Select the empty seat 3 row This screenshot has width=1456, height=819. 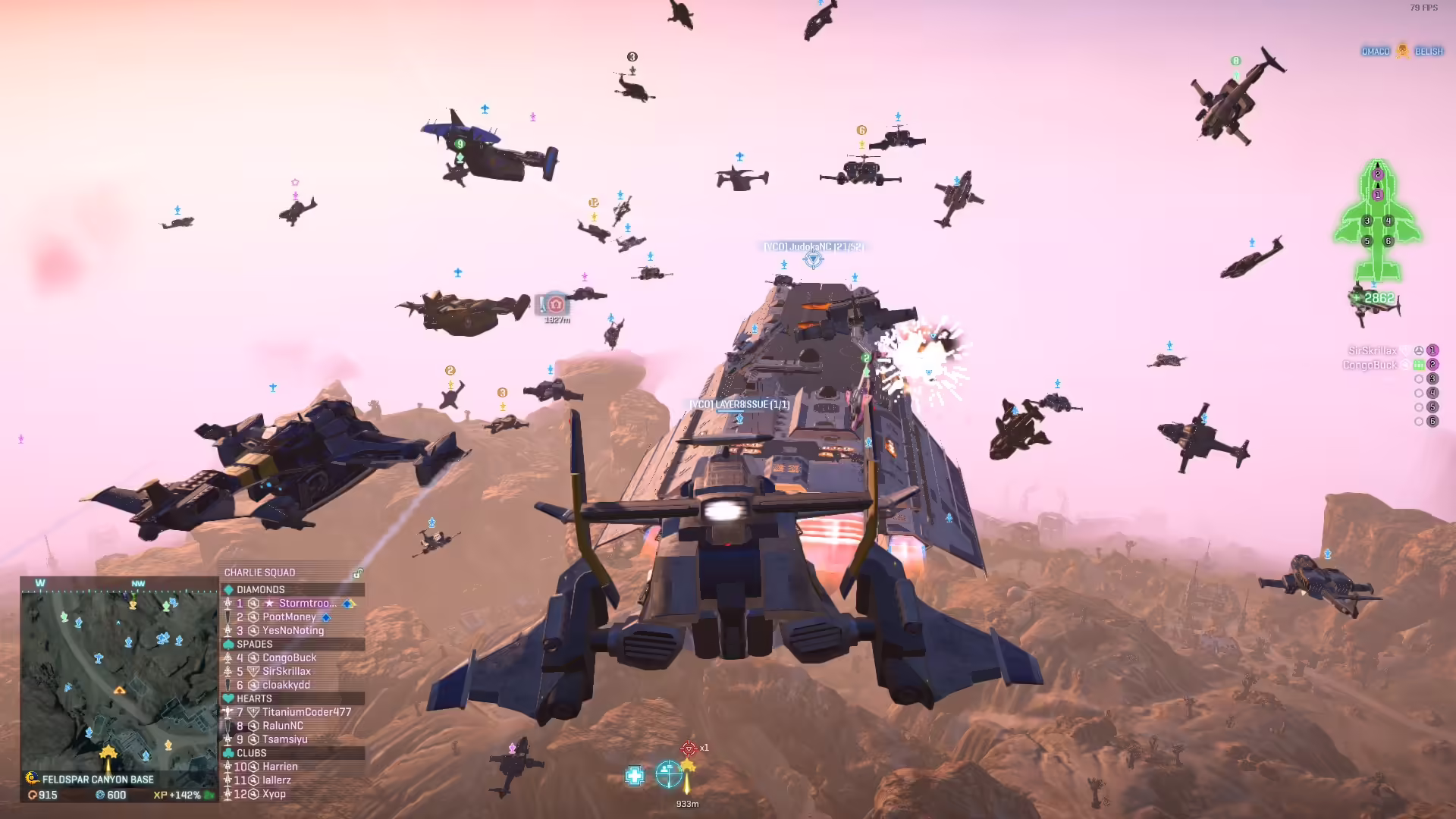click(1425, 378)
